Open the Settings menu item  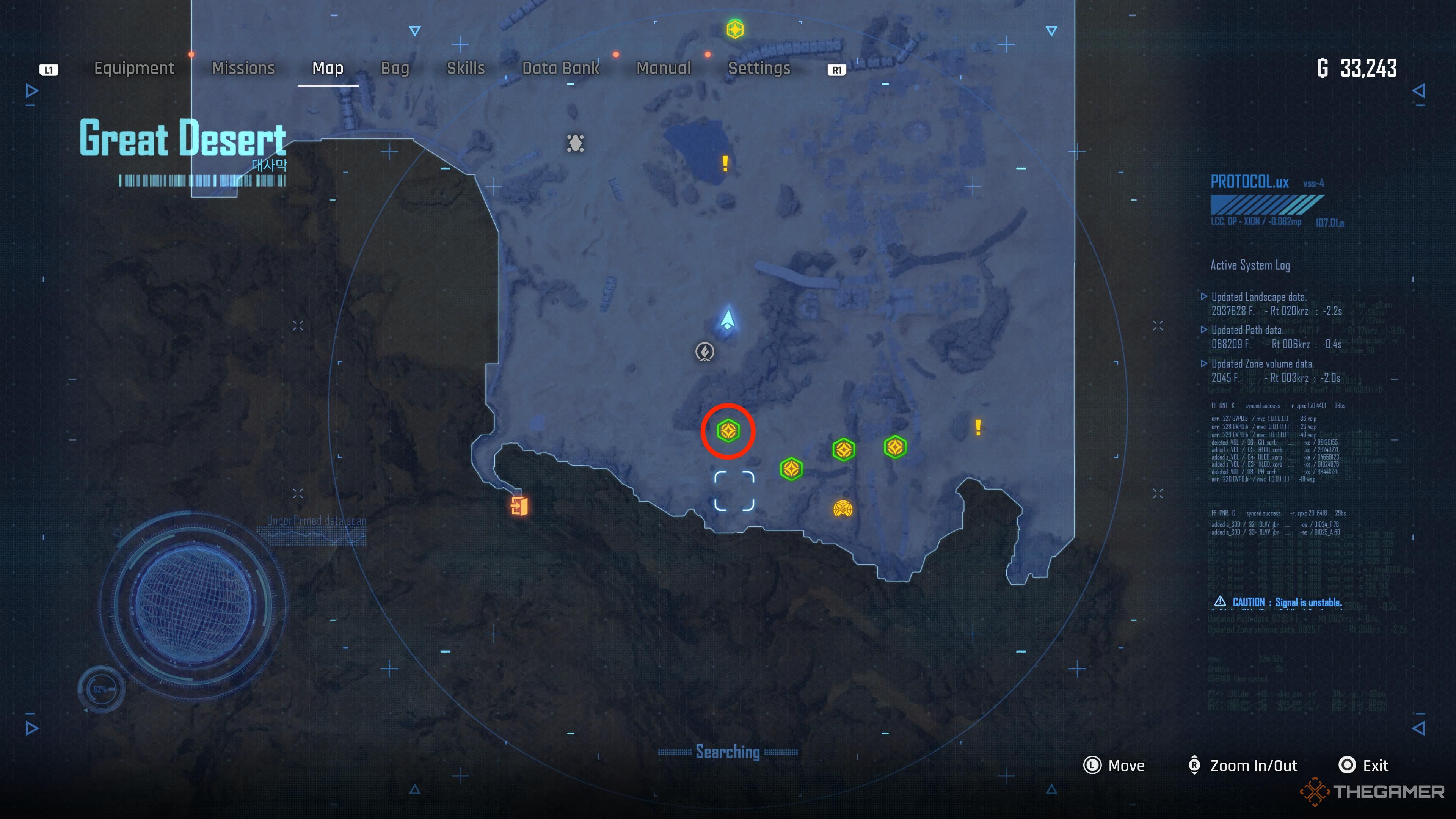coord(759,68)
